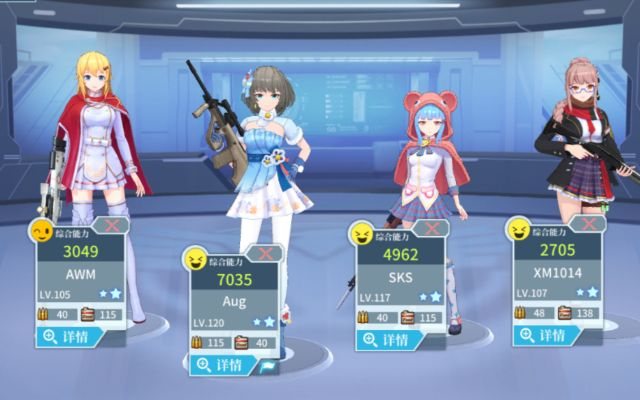Select the Aug squad member card

[x=234, y=300]
